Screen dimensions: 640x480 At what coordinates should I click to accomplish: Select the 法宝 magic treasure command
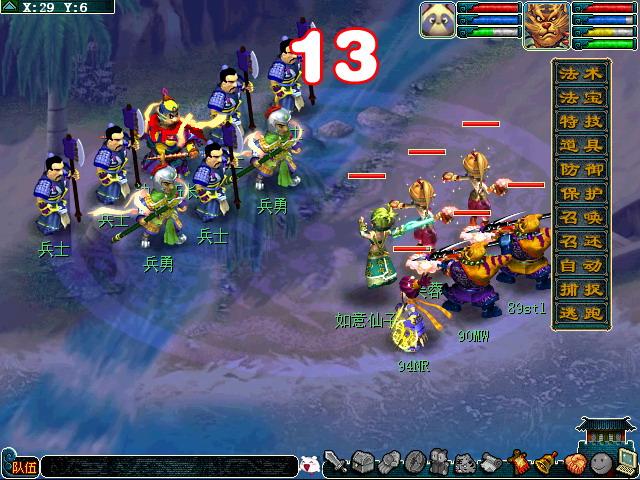pos(581,100)
